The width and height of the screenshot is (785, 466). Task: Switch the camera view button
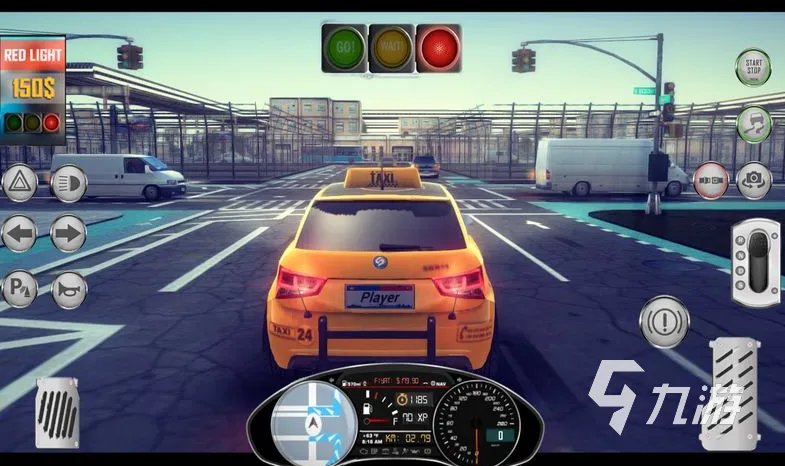click(x=754, y=180)
